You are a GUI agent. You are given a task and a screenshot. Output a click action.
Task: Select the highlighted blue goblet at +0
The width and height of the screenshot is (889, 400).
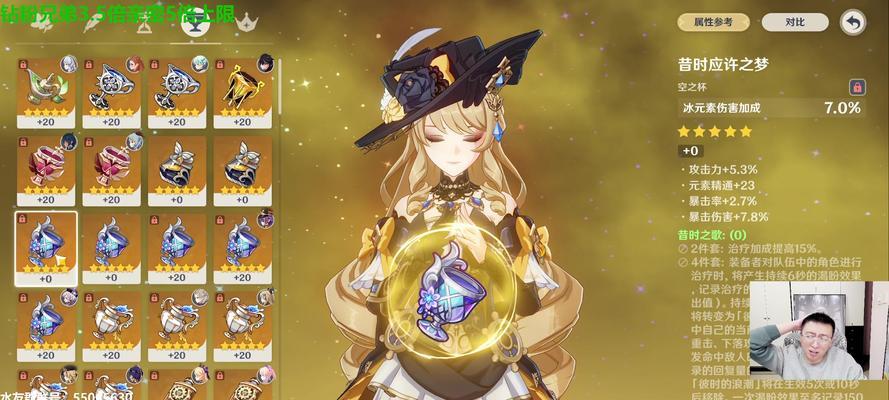46,245
